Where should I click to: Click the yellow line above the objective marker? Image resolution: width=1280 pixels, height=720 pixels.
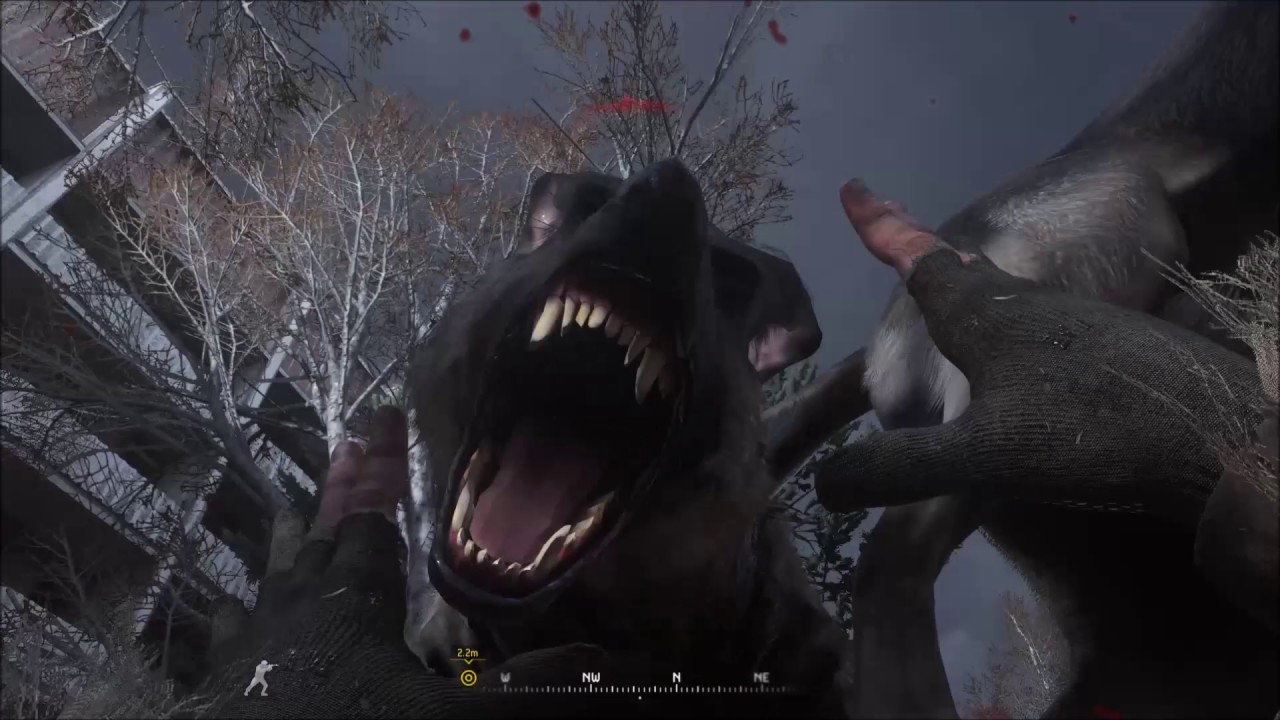click(x=468, y=656)
